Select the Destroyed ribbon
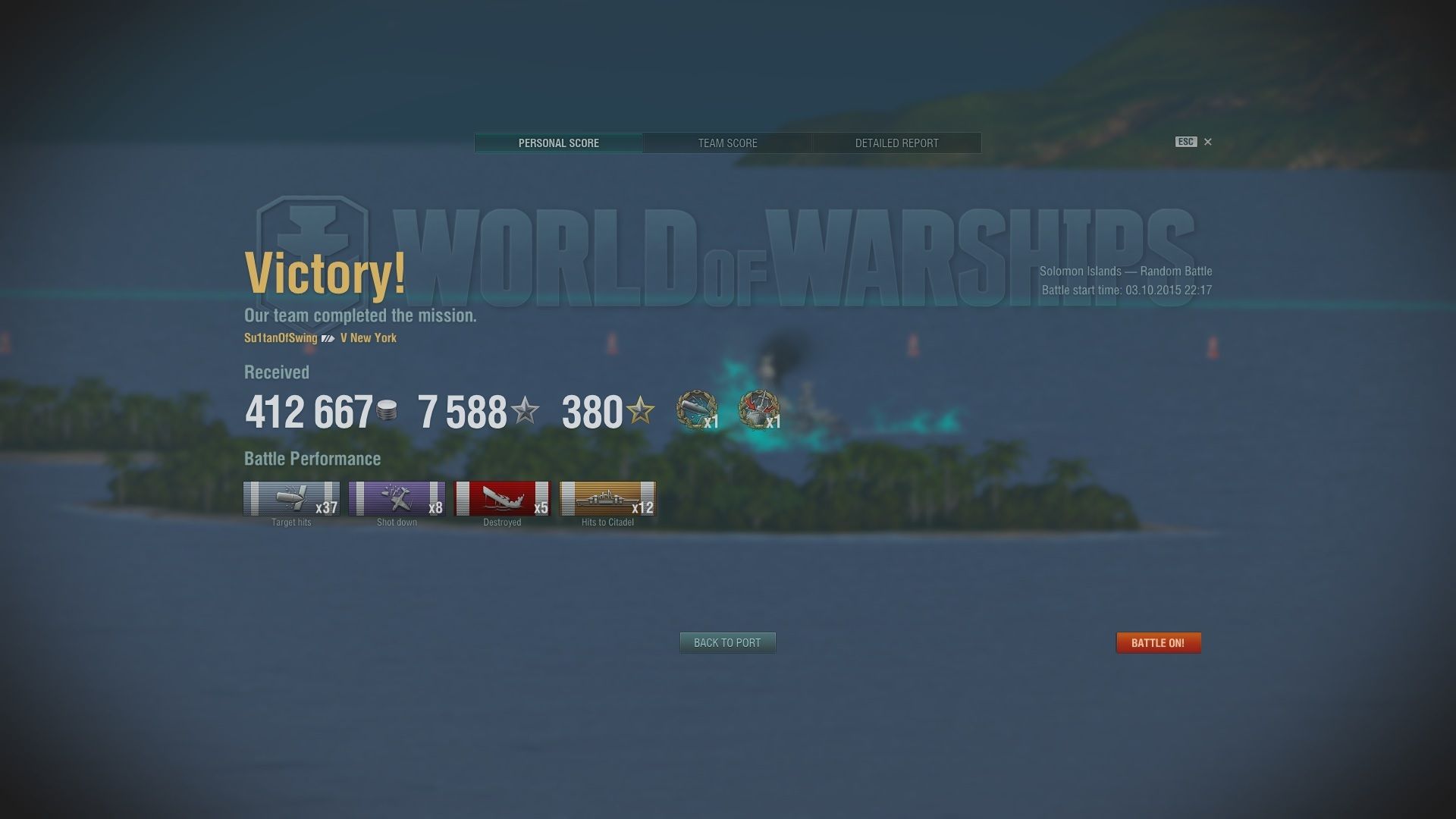This screenshot has width=1456, height=819. coord(502,499)
